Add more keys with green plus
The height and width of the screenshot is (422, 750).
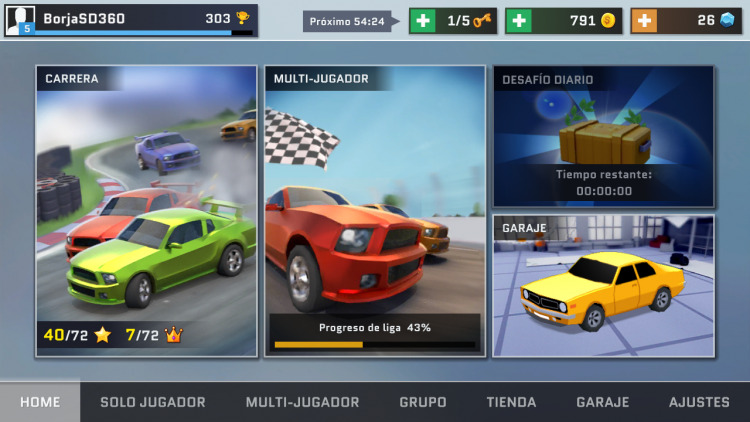pyautogui.click(x=423, y=21)
